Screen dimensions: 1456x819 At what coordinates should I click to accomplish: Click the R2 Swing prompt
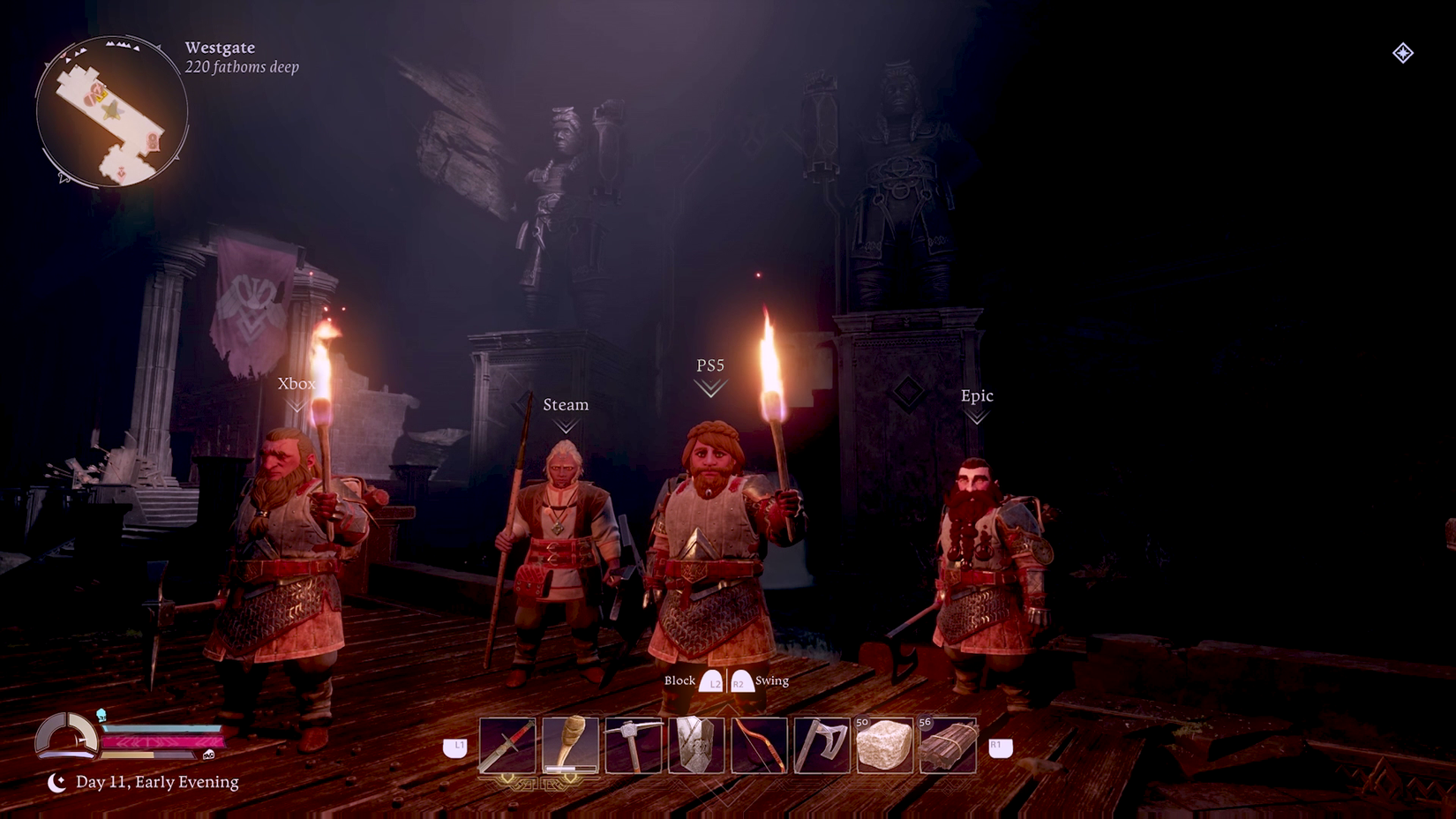point(759,680)
